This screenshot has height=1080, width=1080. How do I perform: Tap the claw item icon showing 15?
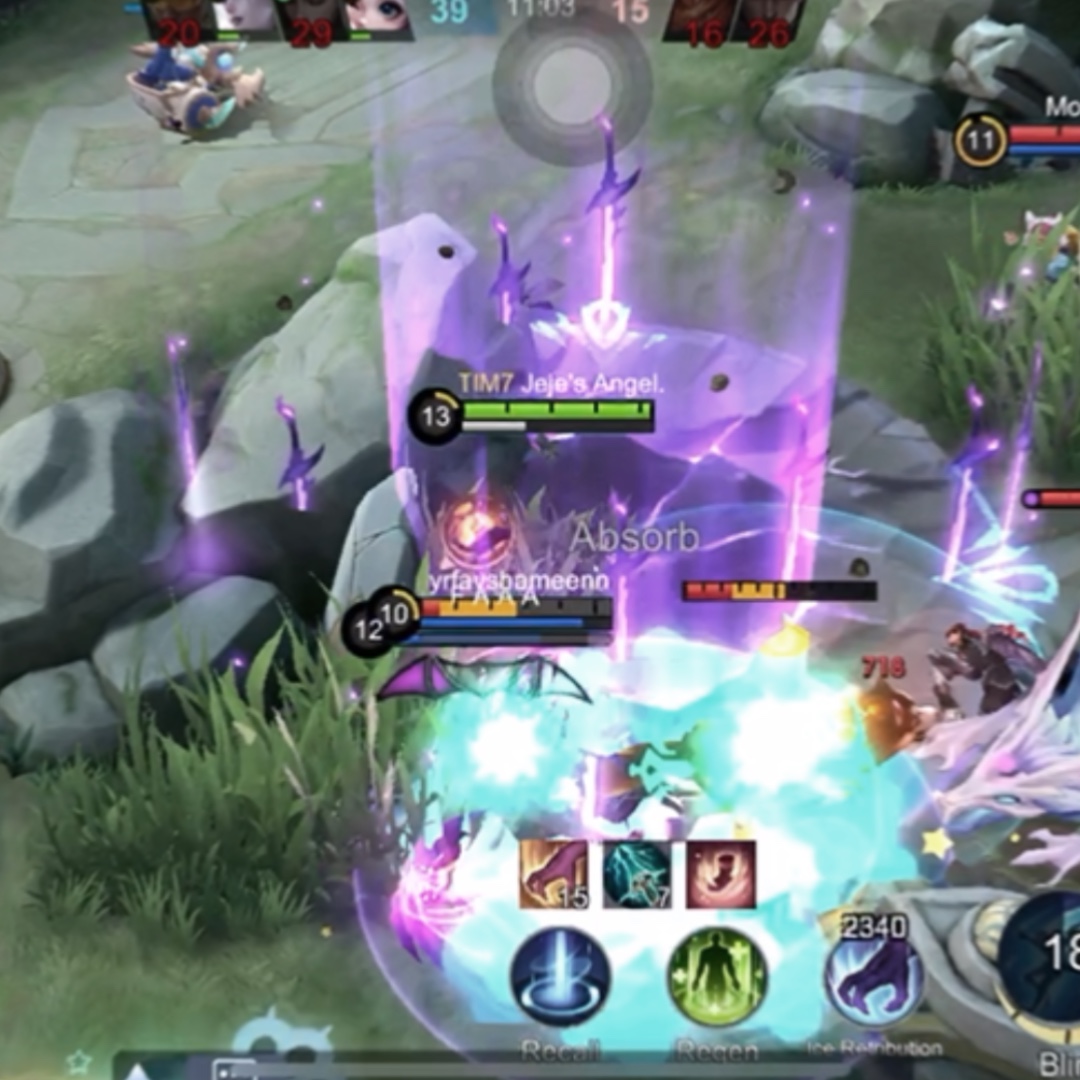pos(553,874)
